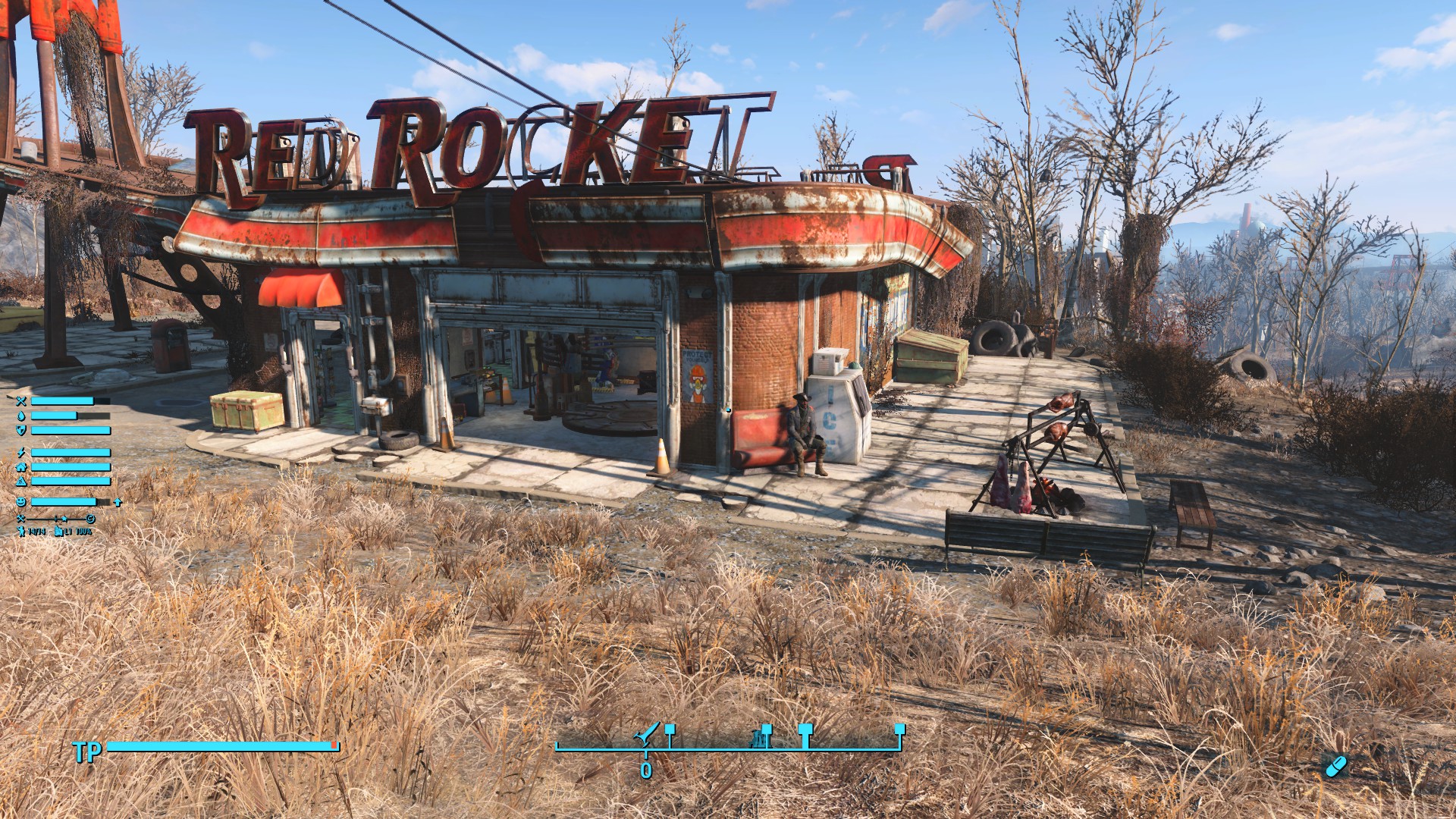
Task: Select the water droplet icon
Action: click(x=21, y=416)
